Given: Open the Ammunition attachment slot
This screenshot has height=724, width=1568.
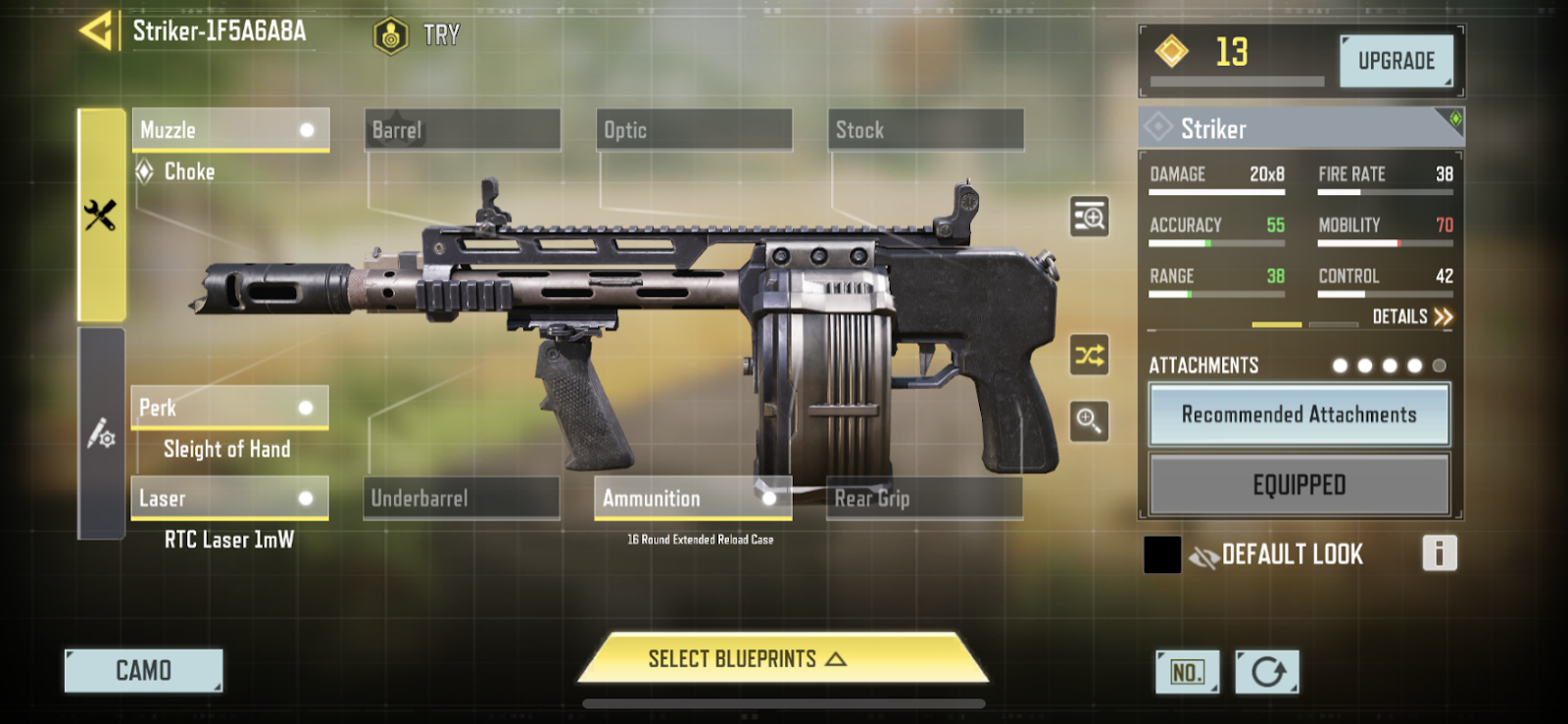Looking at the screenshot, I should tap(692, 499).
